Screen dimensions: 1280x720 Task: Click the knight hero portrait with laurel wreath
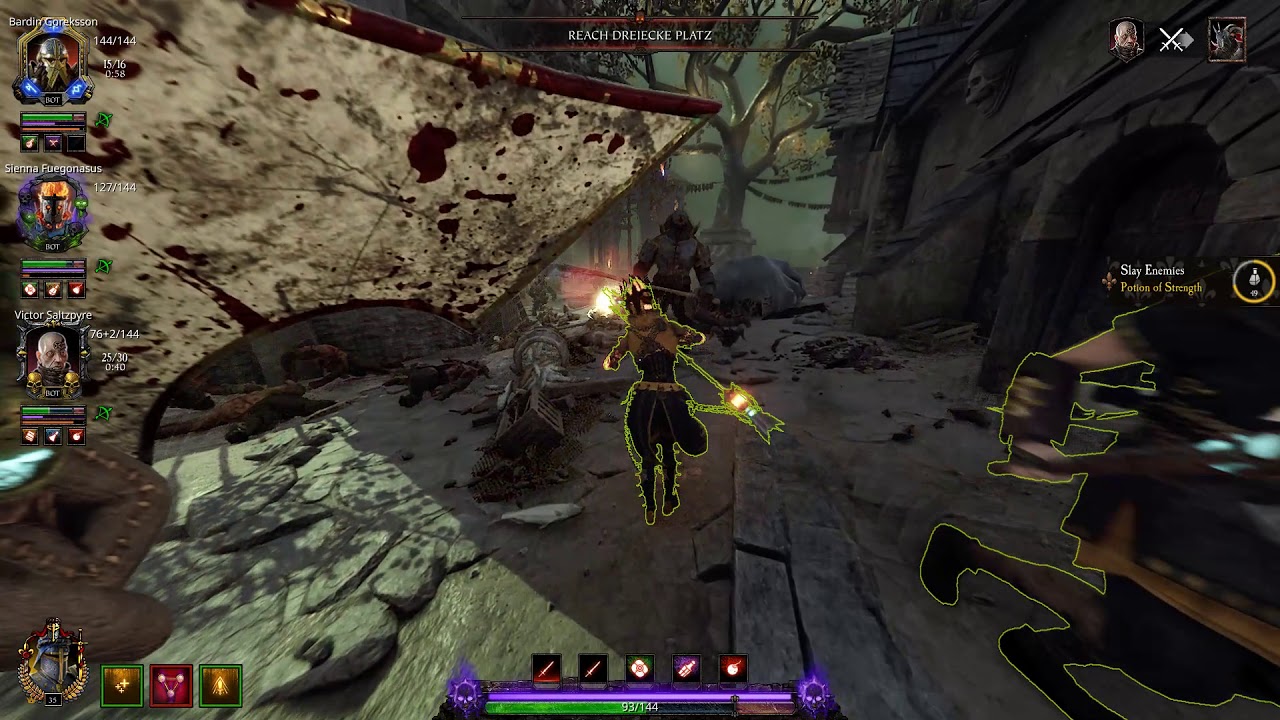pyautogui.click(x=52, y=660)
